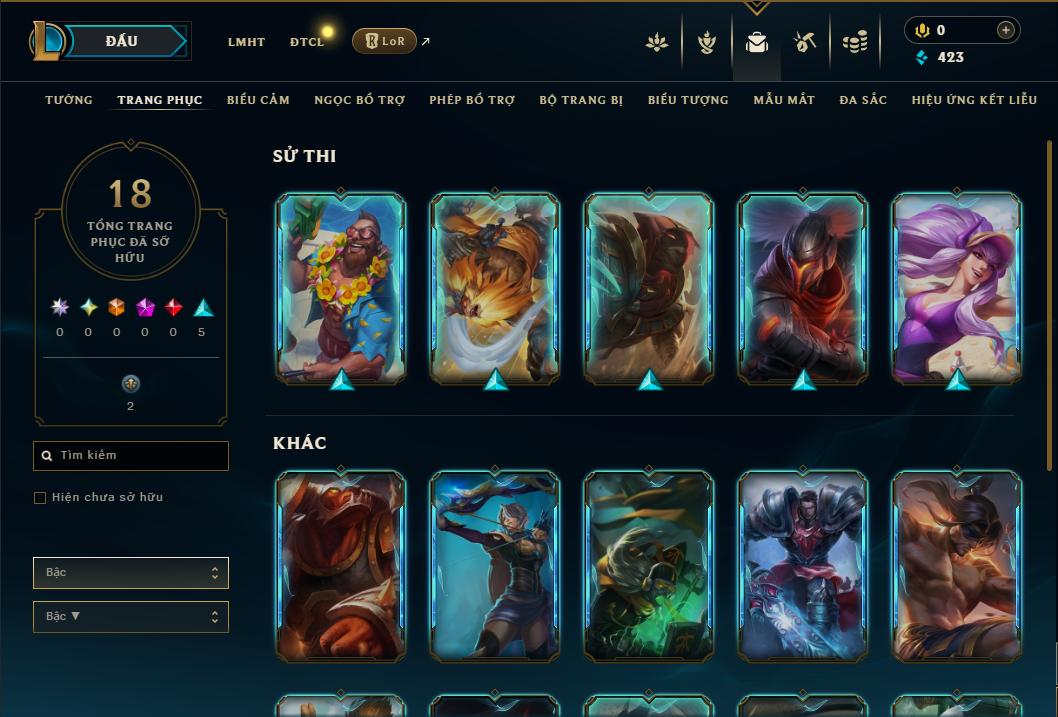Click the ĐẤU play button

[122, 41]
